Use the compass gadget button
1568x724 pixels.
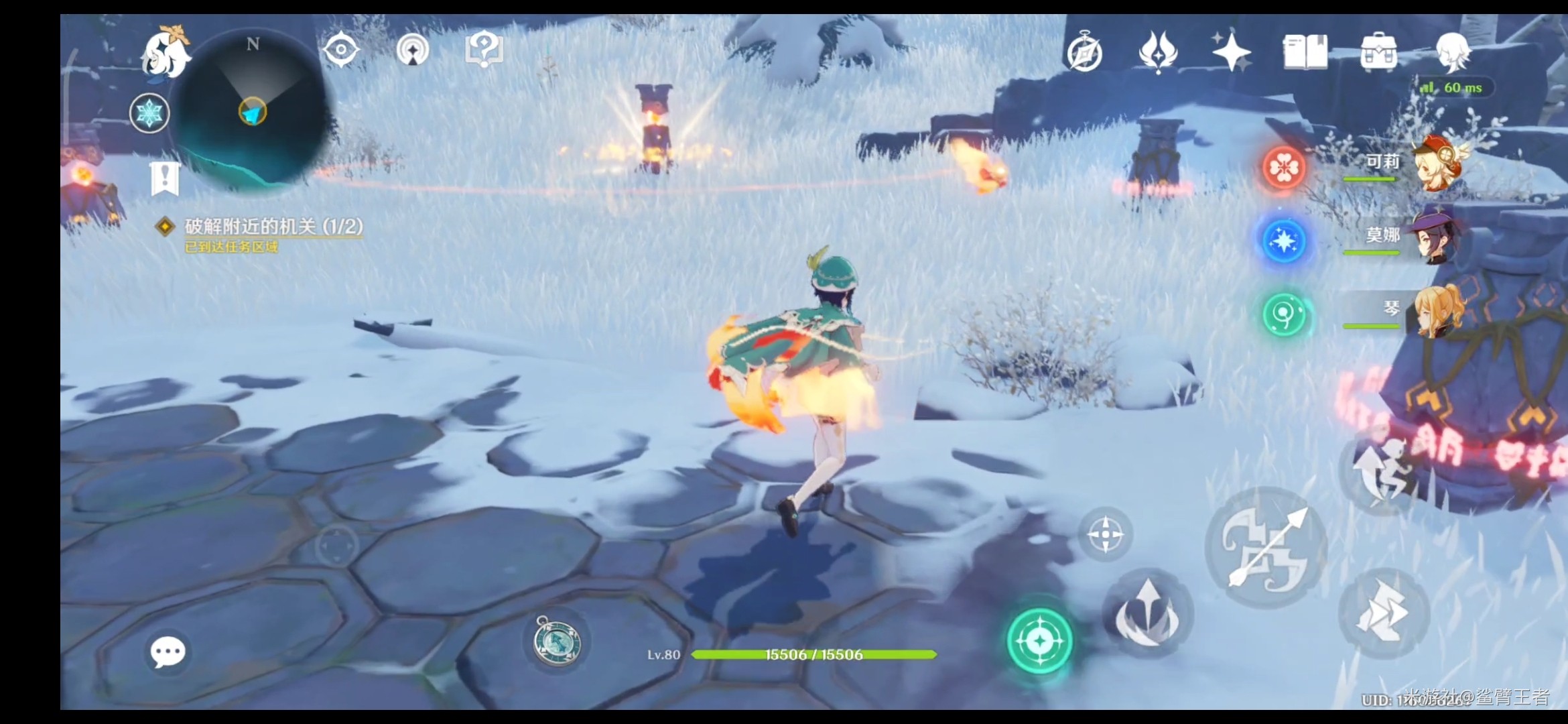point(557,642)
